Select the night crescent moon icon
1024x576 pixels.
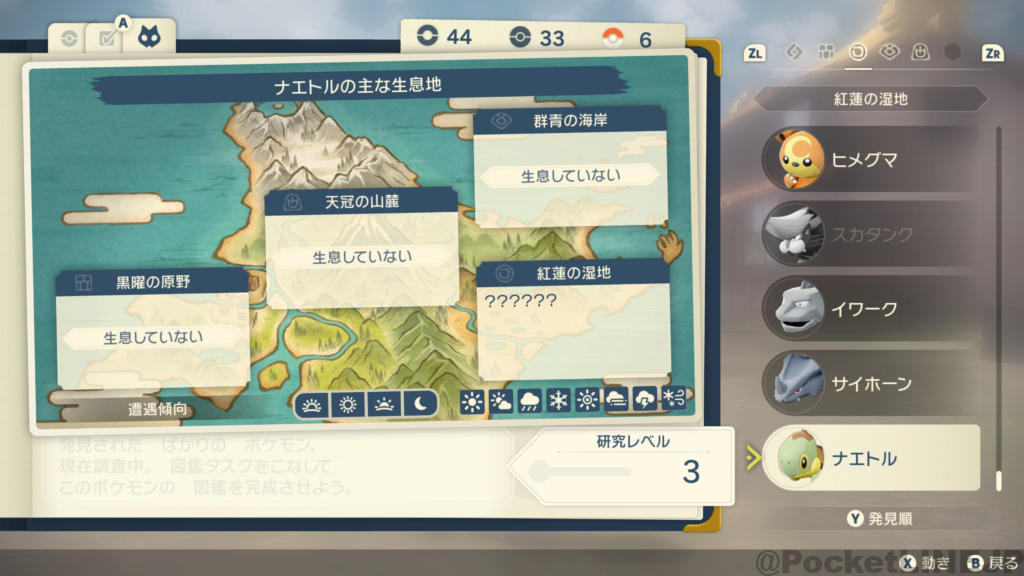(421, 404)
